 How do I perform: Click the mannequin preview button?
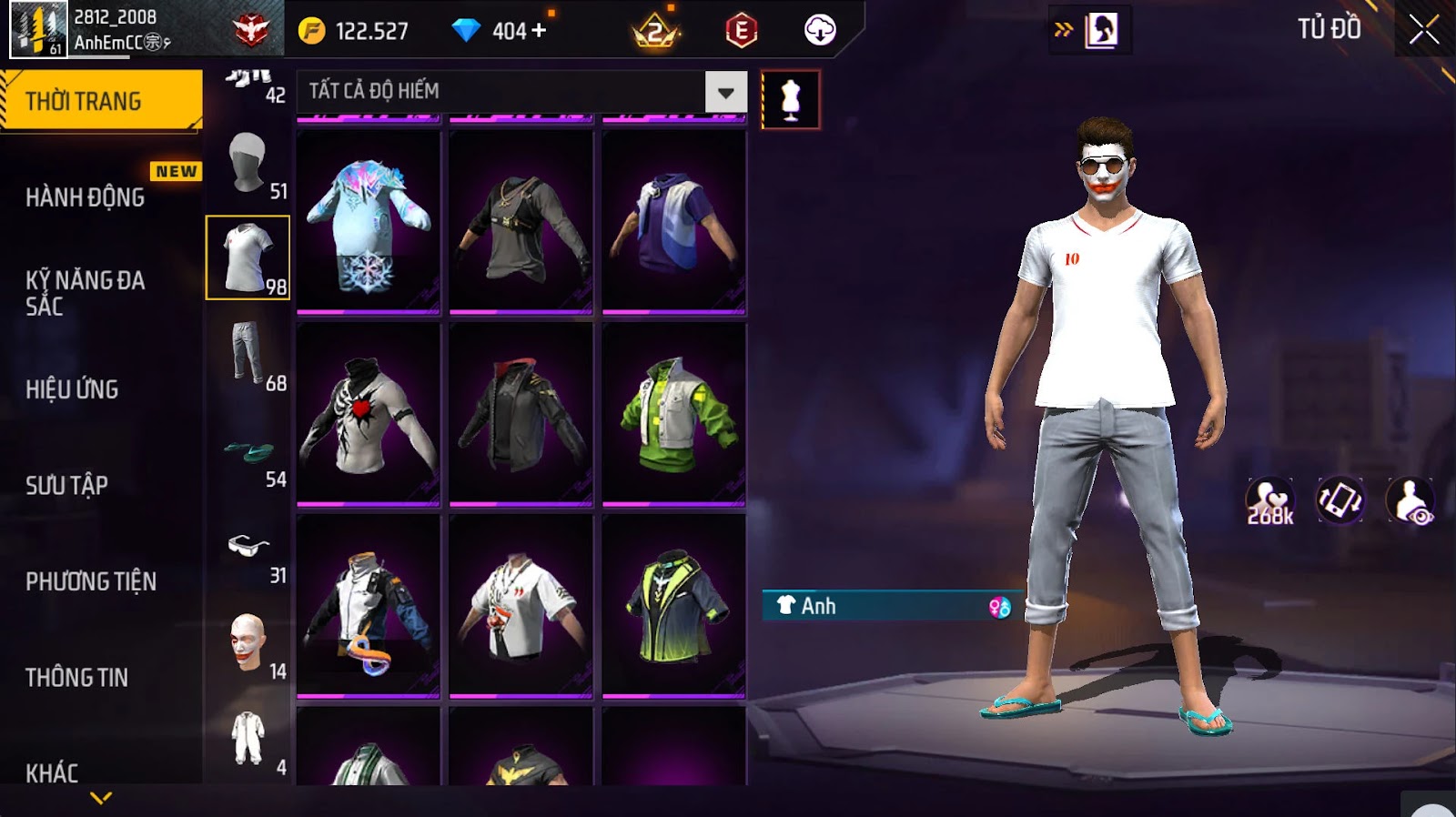(x=791, y=100)
